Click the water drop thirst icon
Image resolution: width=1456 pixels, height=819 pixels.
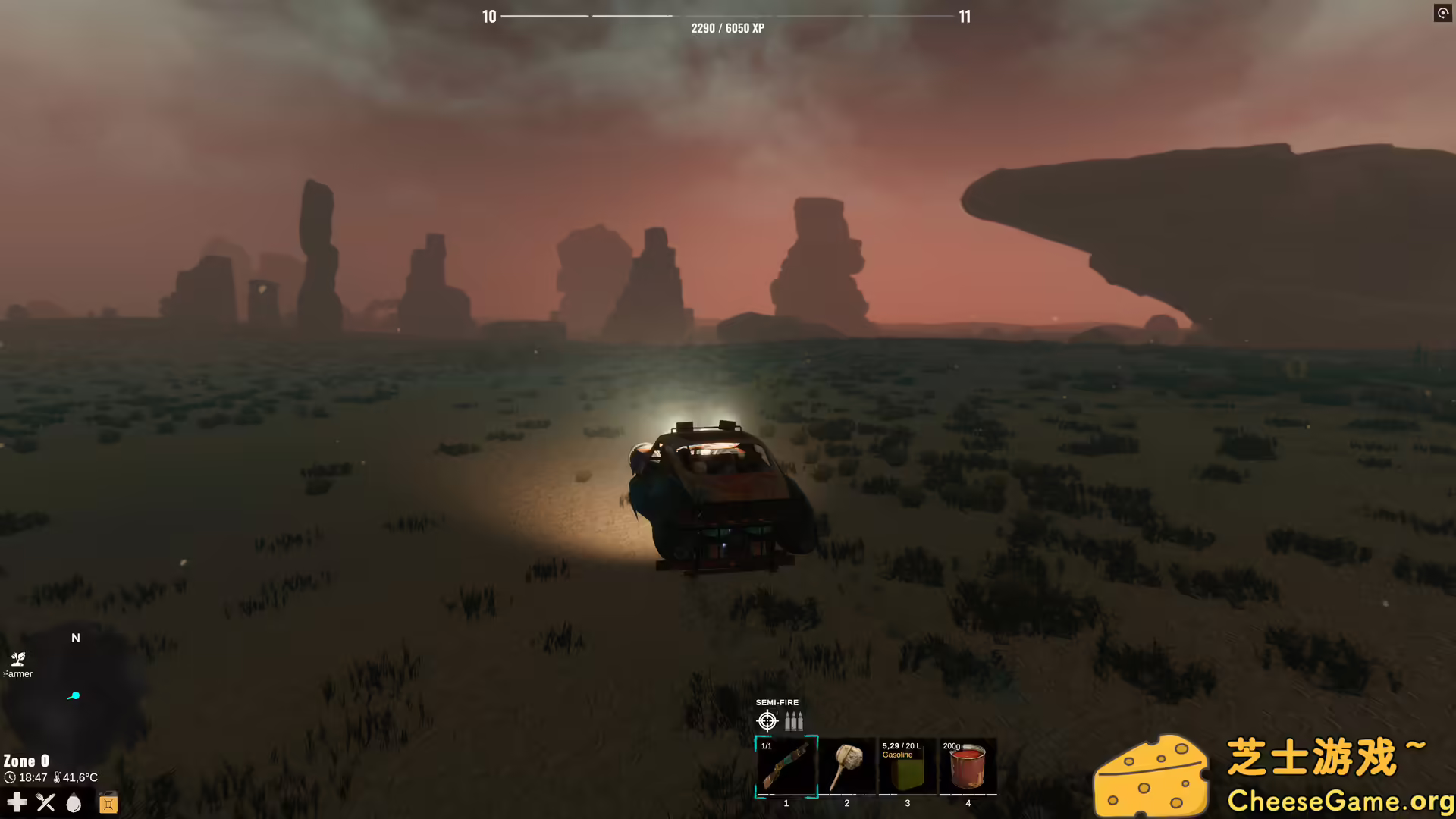click(x=74, y=802)
